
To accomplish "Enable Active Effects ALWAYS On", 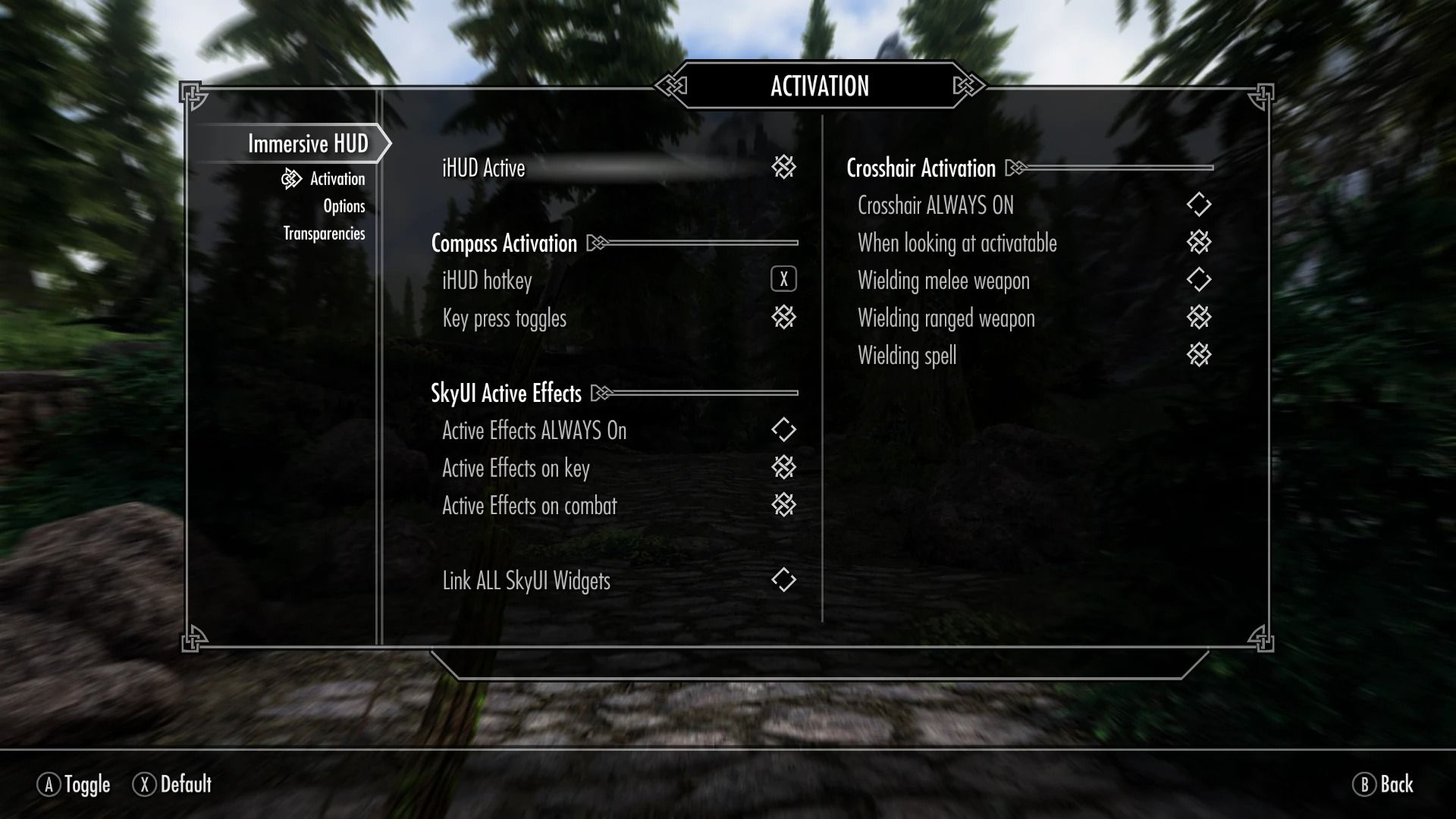I will click(785, 430).
